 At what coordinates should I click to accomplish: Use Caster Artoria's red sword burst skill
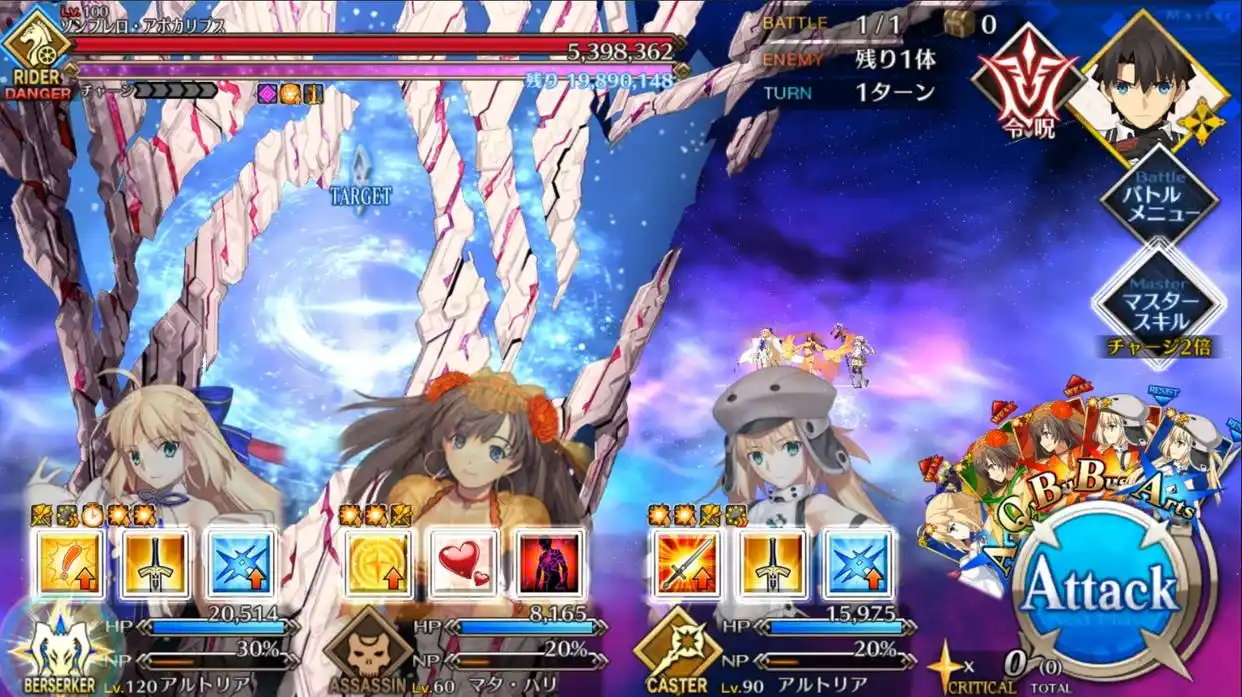[688, 563]
